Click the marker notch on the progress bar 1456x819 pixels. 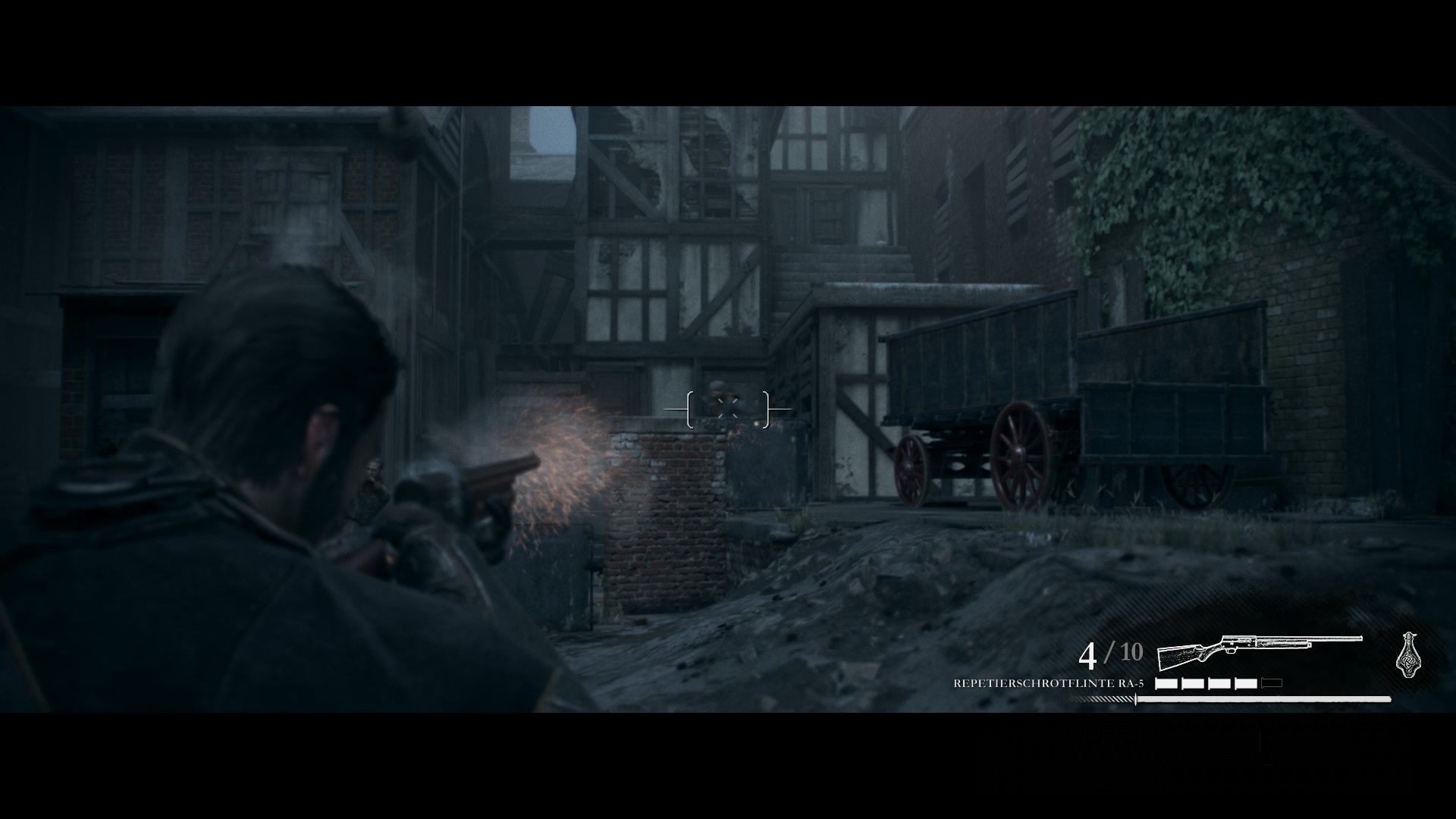tap(1136, 700)
